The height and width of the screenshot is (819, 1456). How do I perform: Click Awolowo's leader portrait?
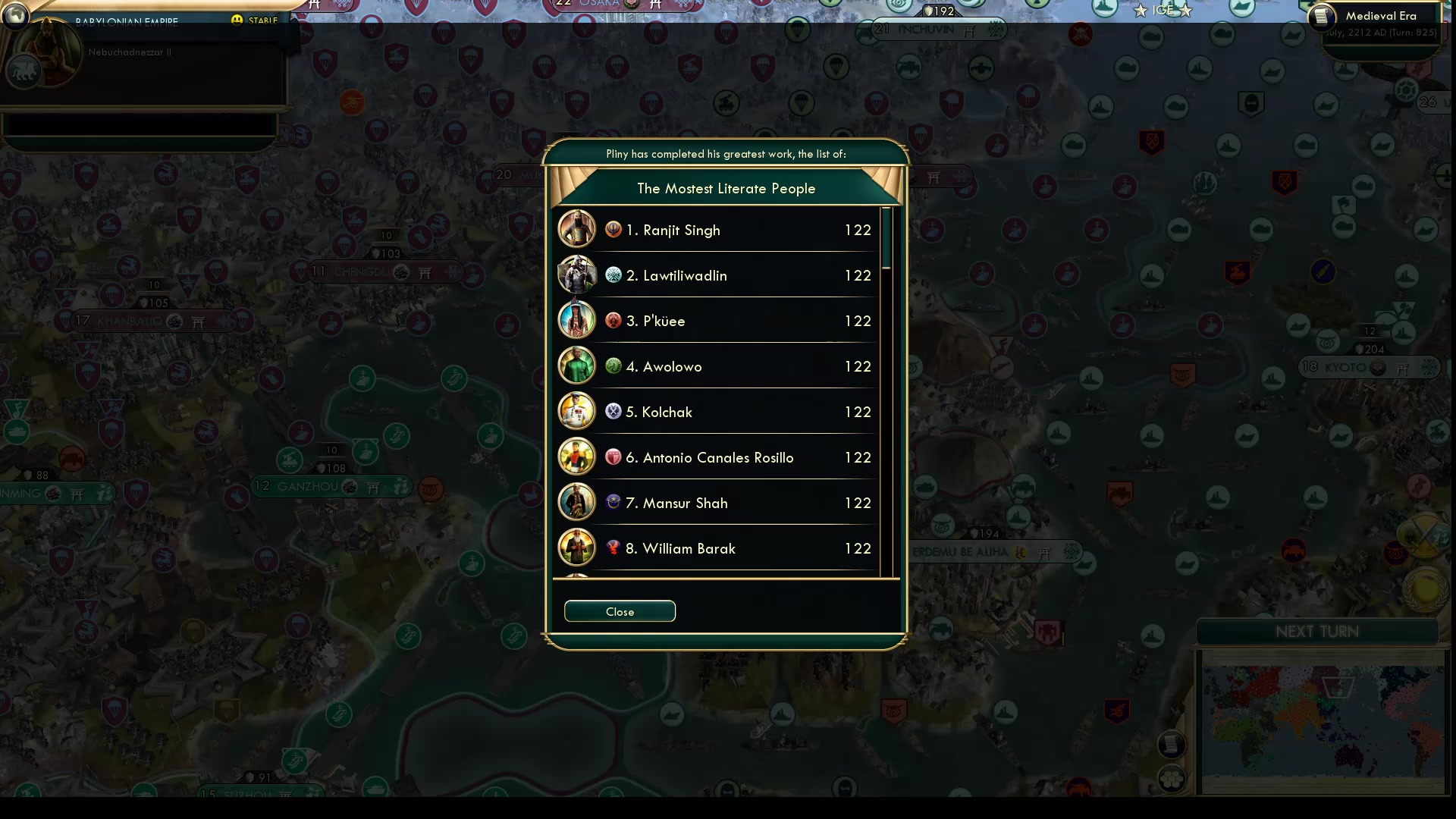coord(576,366)
